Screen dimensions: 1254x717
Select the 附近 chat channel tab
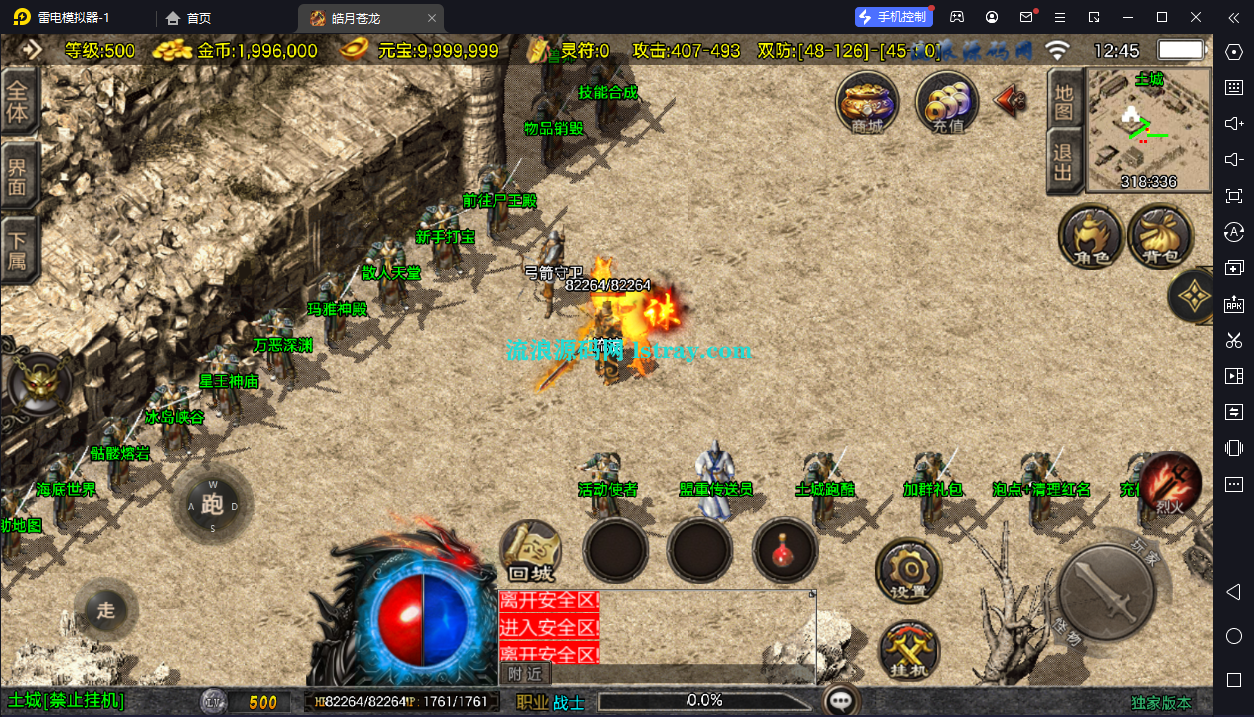(x=524, y=675)
